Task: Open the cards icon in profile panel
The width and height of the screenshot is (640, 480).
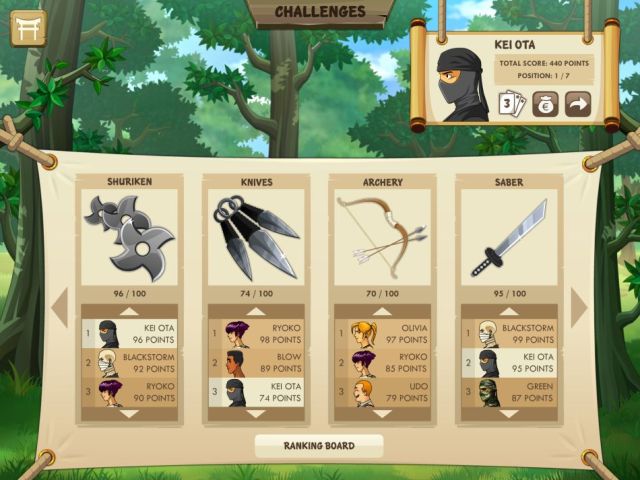Action: [513, 104]
